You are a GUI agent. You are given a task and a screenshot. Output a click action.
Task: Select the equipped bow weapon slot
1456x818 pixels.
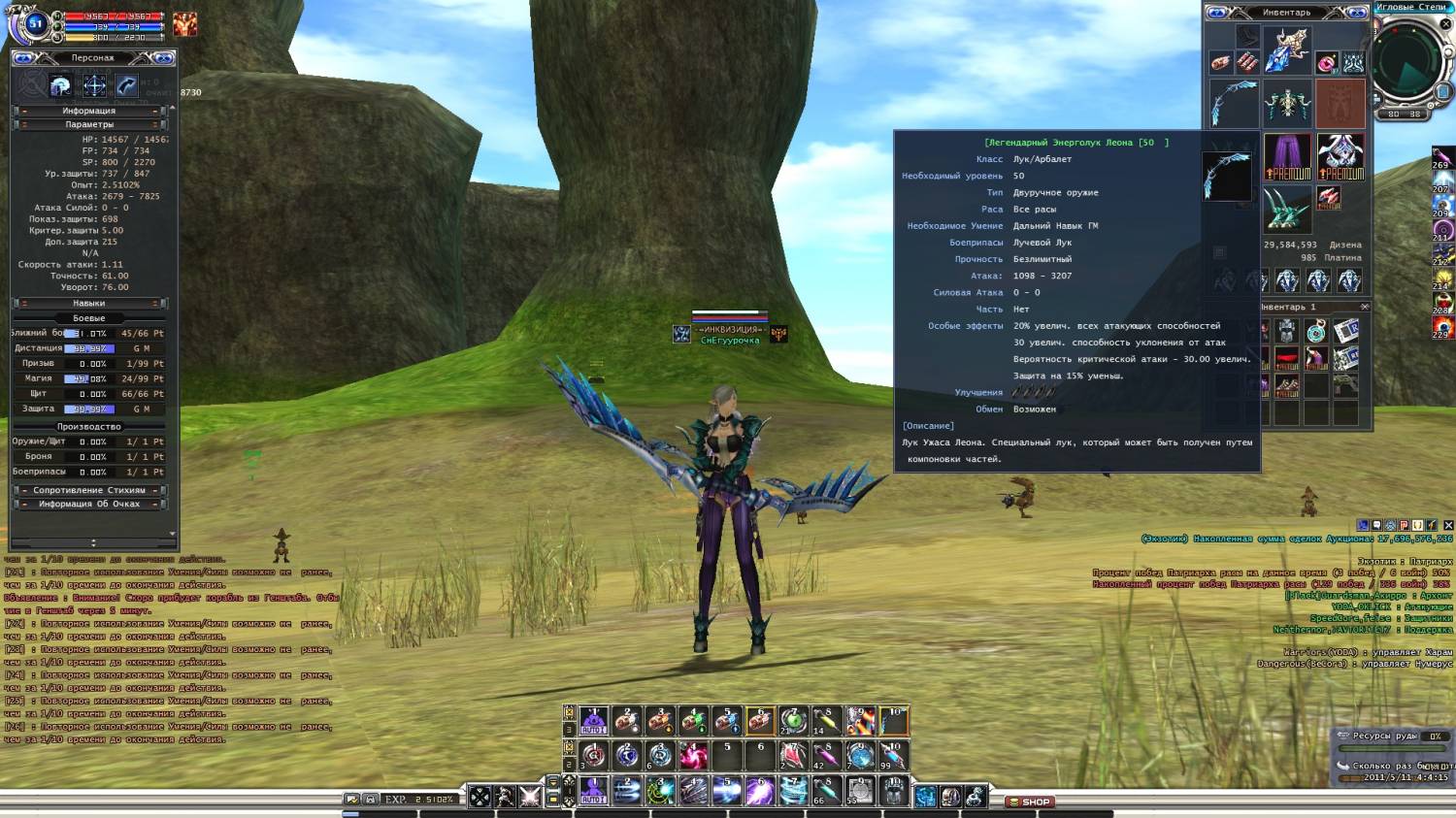click(x=1234, y=104)
